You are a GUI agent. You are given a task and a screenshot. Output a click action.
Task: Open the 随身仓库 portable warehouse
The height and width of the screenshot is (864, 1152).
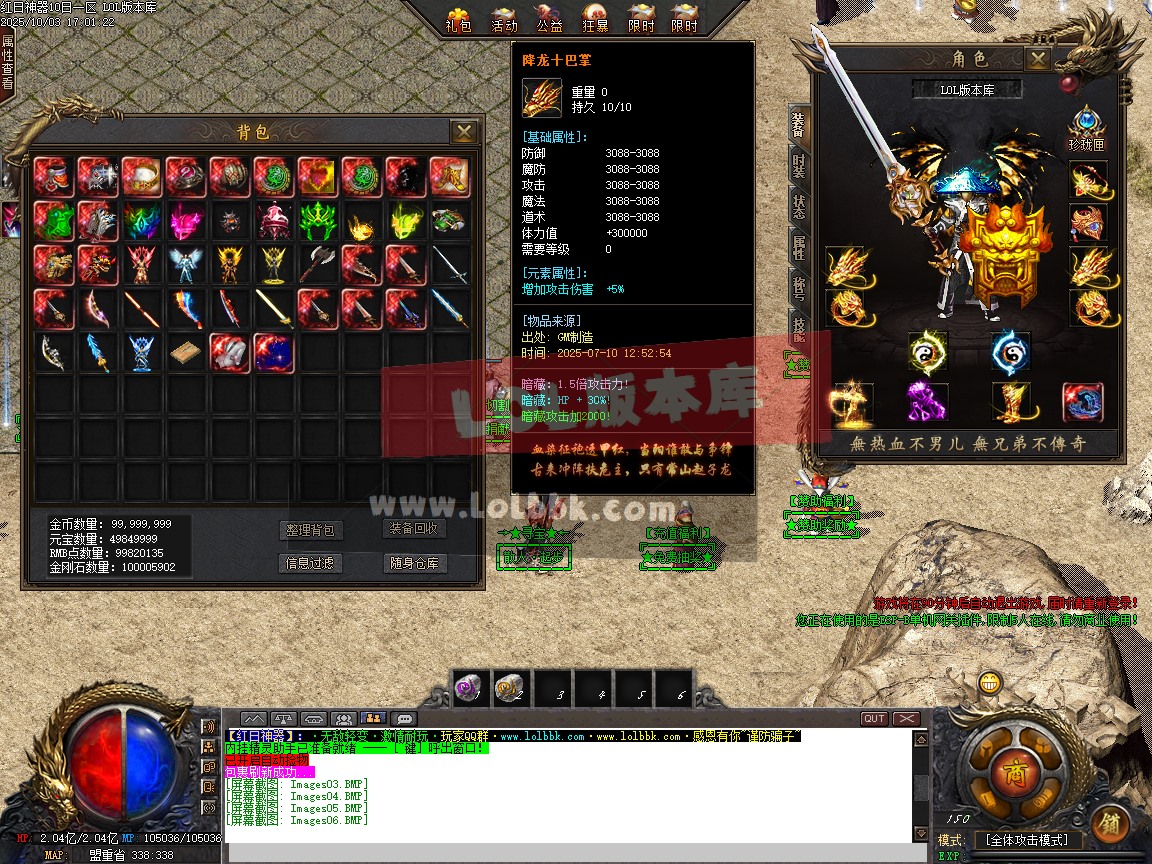point(414,564)
